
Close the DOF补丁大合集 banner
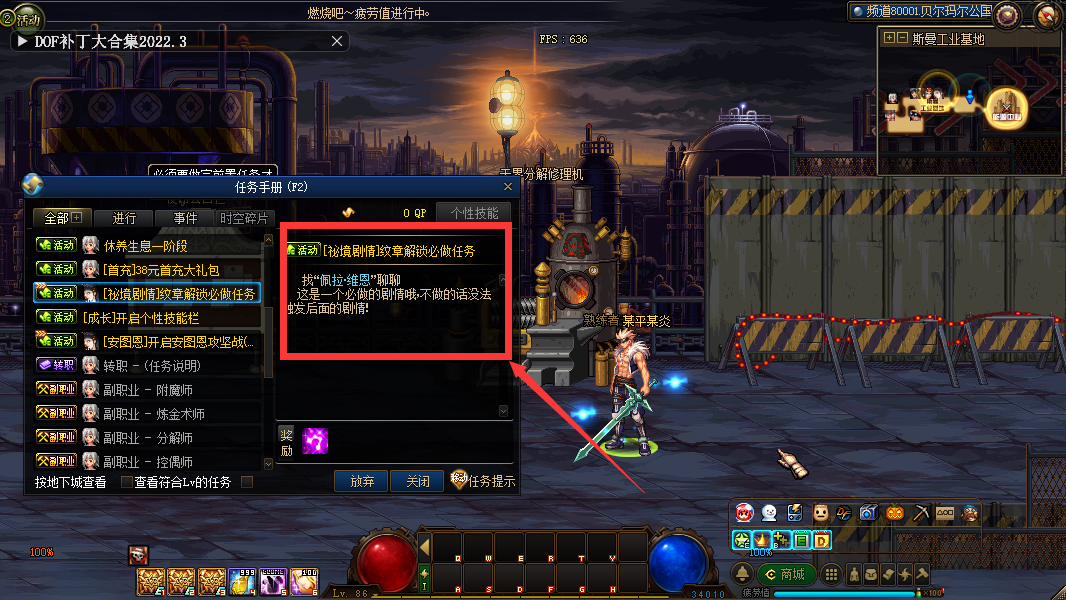click(x=338, y=41)
